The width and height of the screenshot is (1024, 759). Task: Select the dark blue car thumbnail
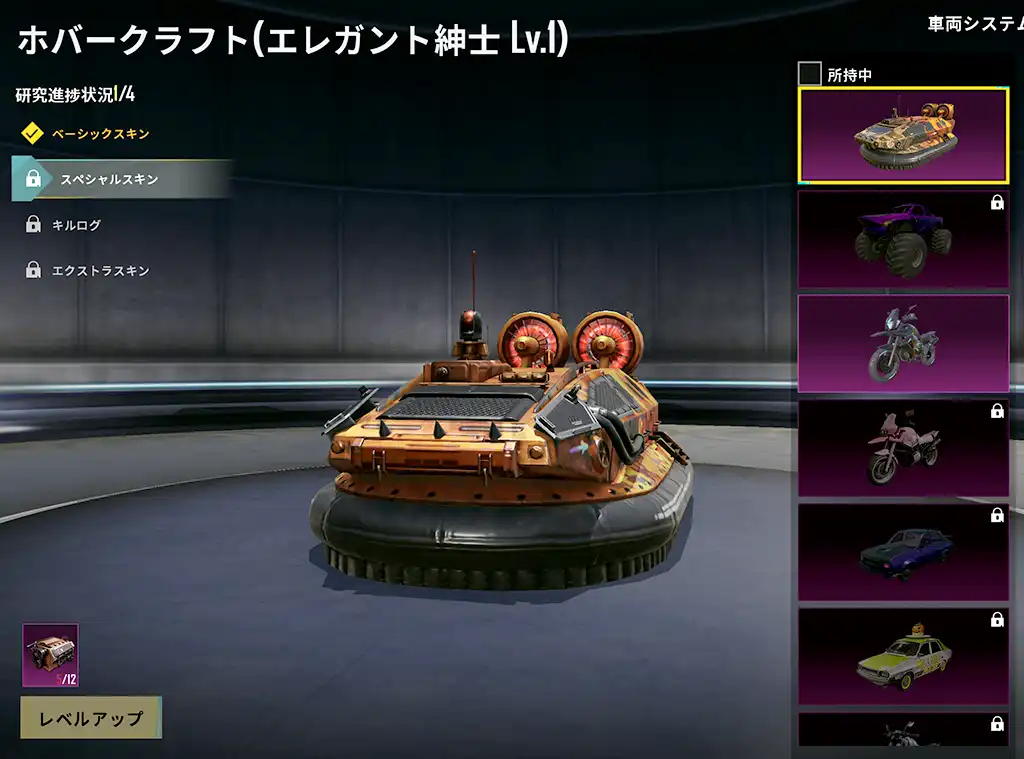click(x=903, y=552)
